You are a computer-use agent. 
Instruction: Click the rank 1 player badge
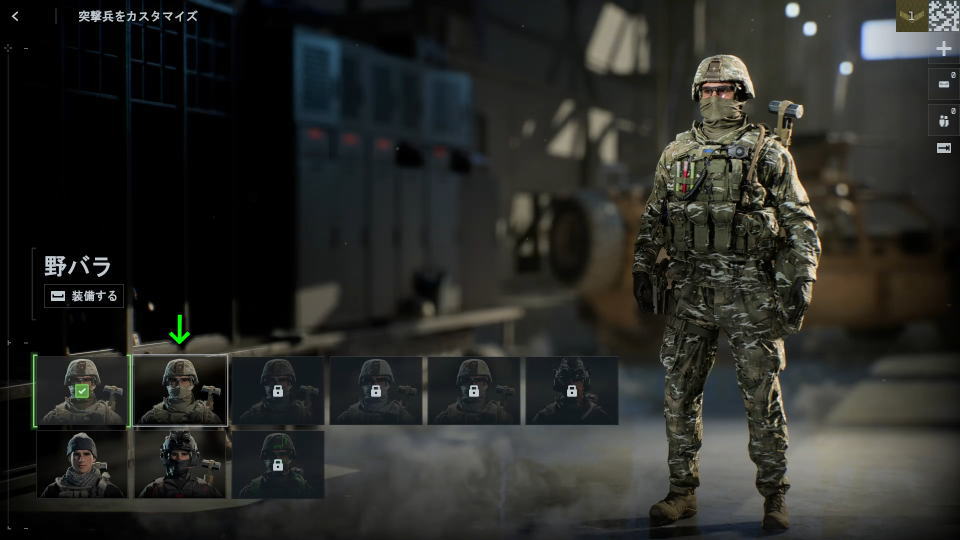[911, 16]
